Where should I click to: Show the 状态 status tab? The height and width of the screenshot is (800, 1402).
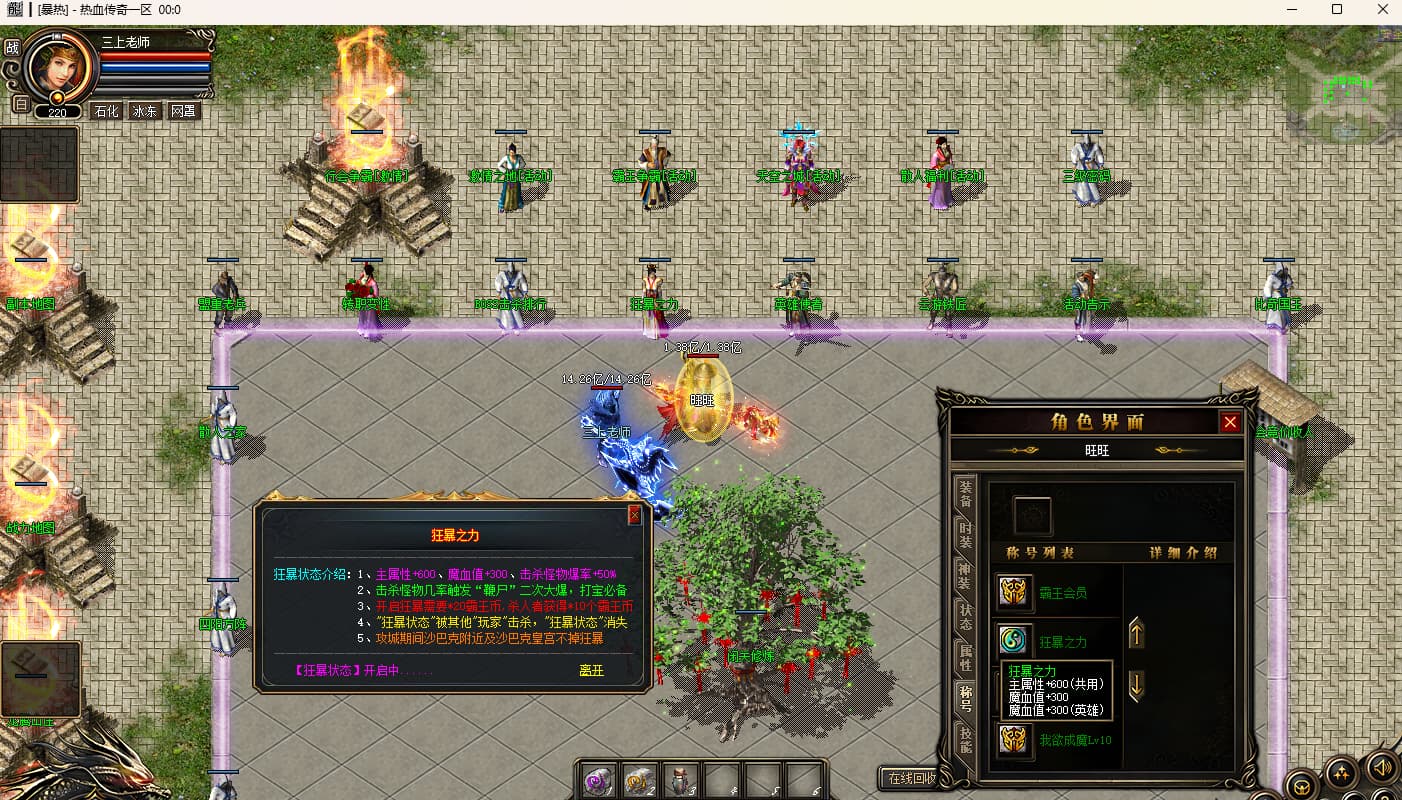click(965, 615)
